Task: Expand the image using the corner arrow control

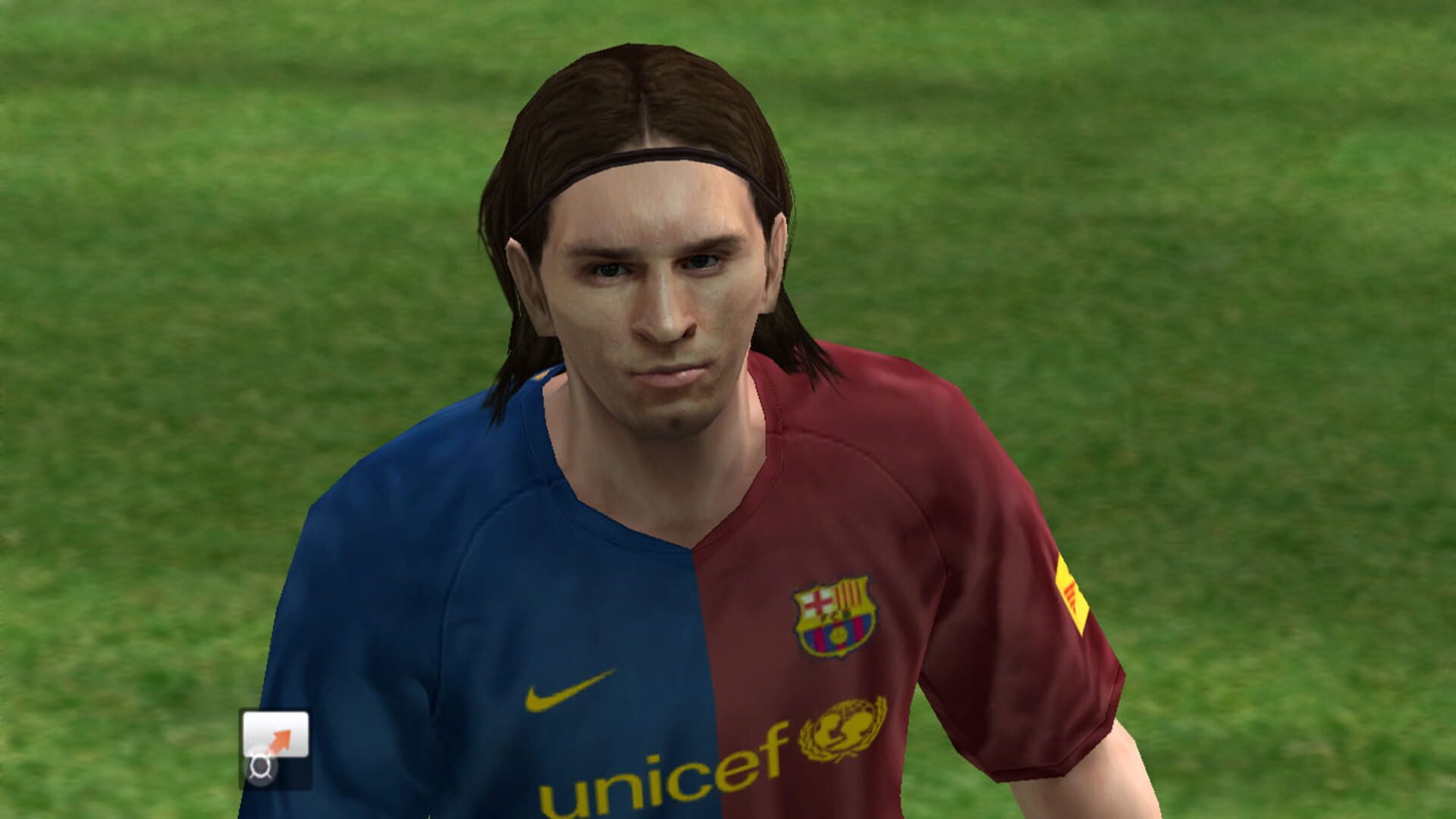Action: click(x=281, y=739)
